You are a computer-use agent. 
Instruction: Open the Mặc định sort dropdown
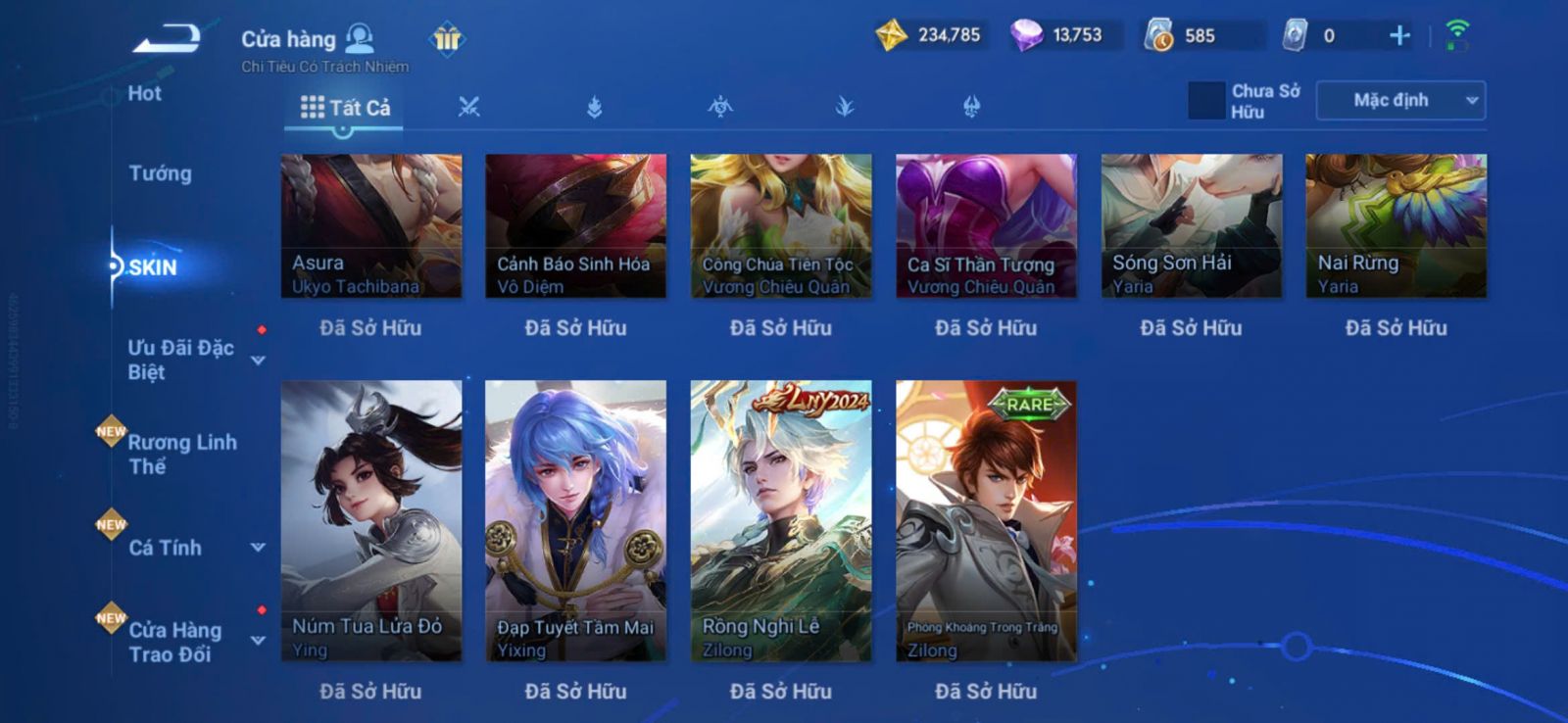tap(1400, 101)
